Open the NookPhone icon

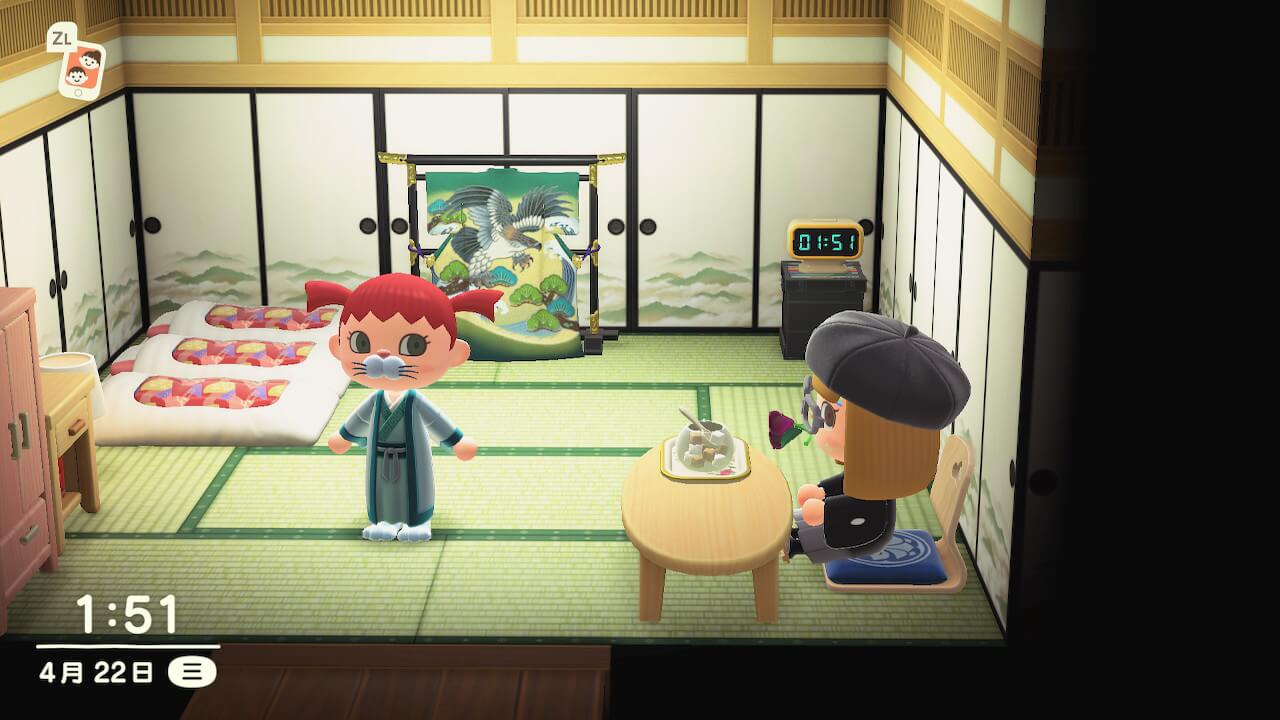click(81, 70)
